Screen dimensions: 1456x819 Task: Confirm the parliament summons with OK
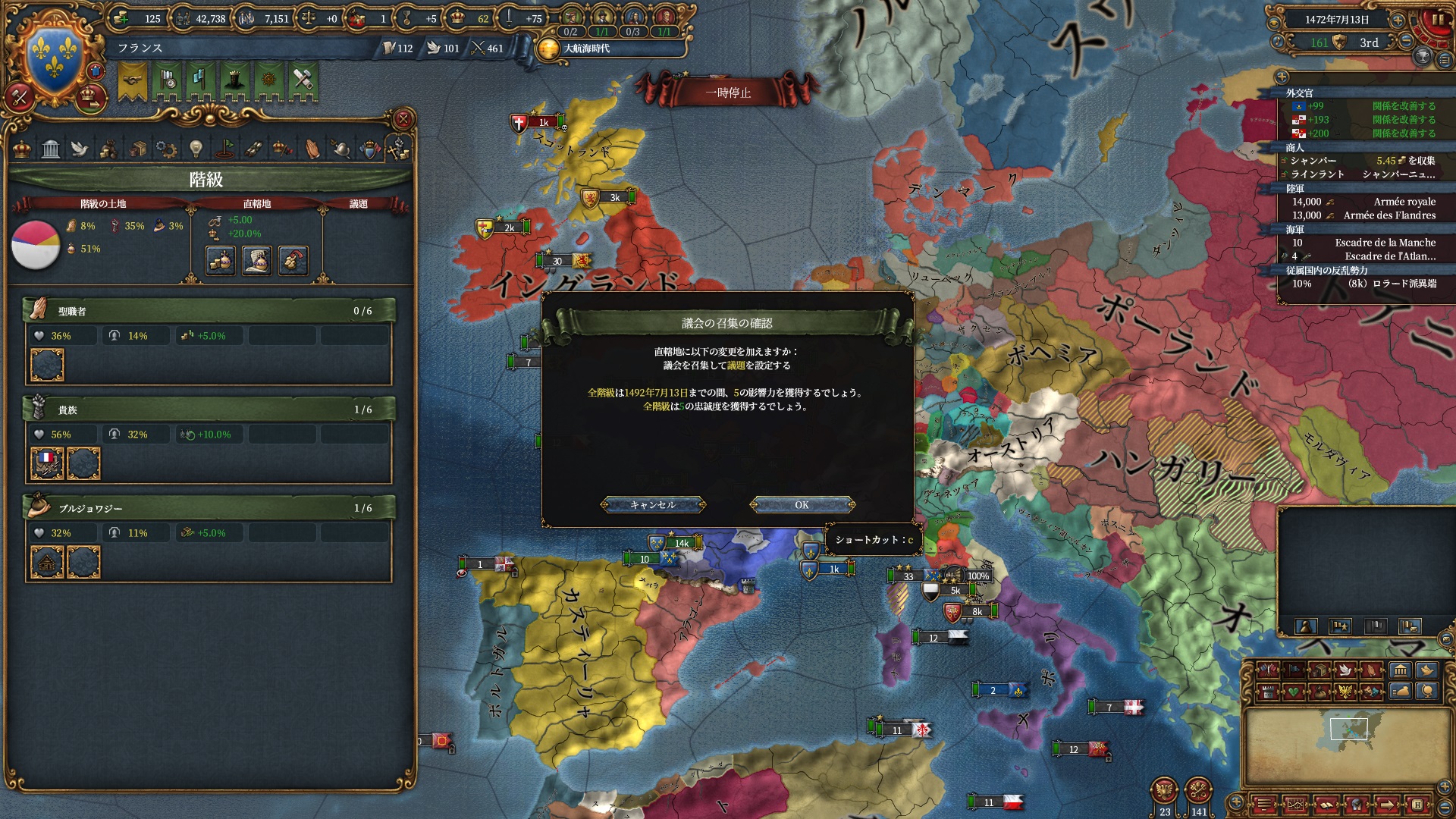[x=802, y=505]
